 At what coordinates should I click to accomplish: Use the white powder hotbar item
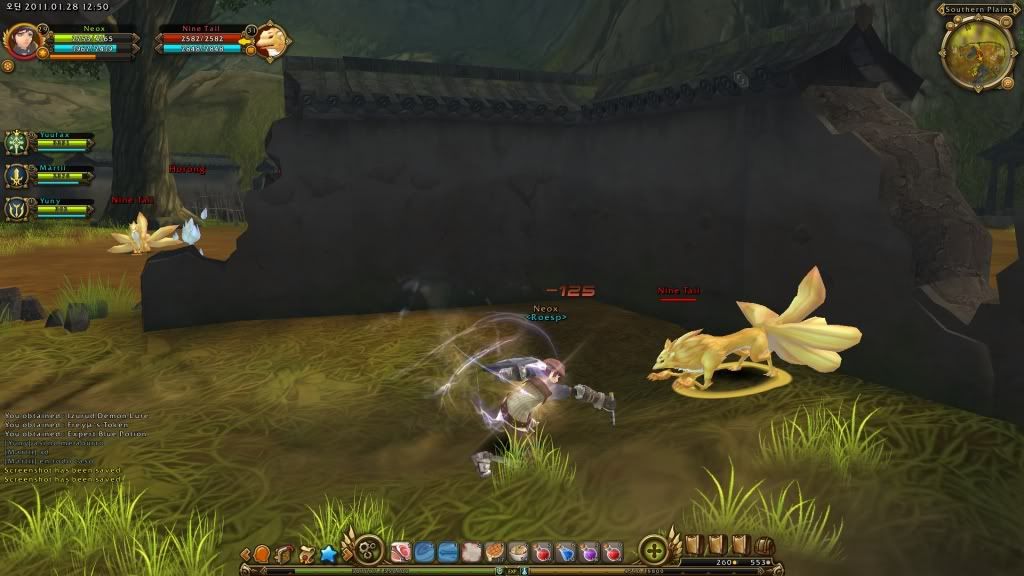pos(472,552)
